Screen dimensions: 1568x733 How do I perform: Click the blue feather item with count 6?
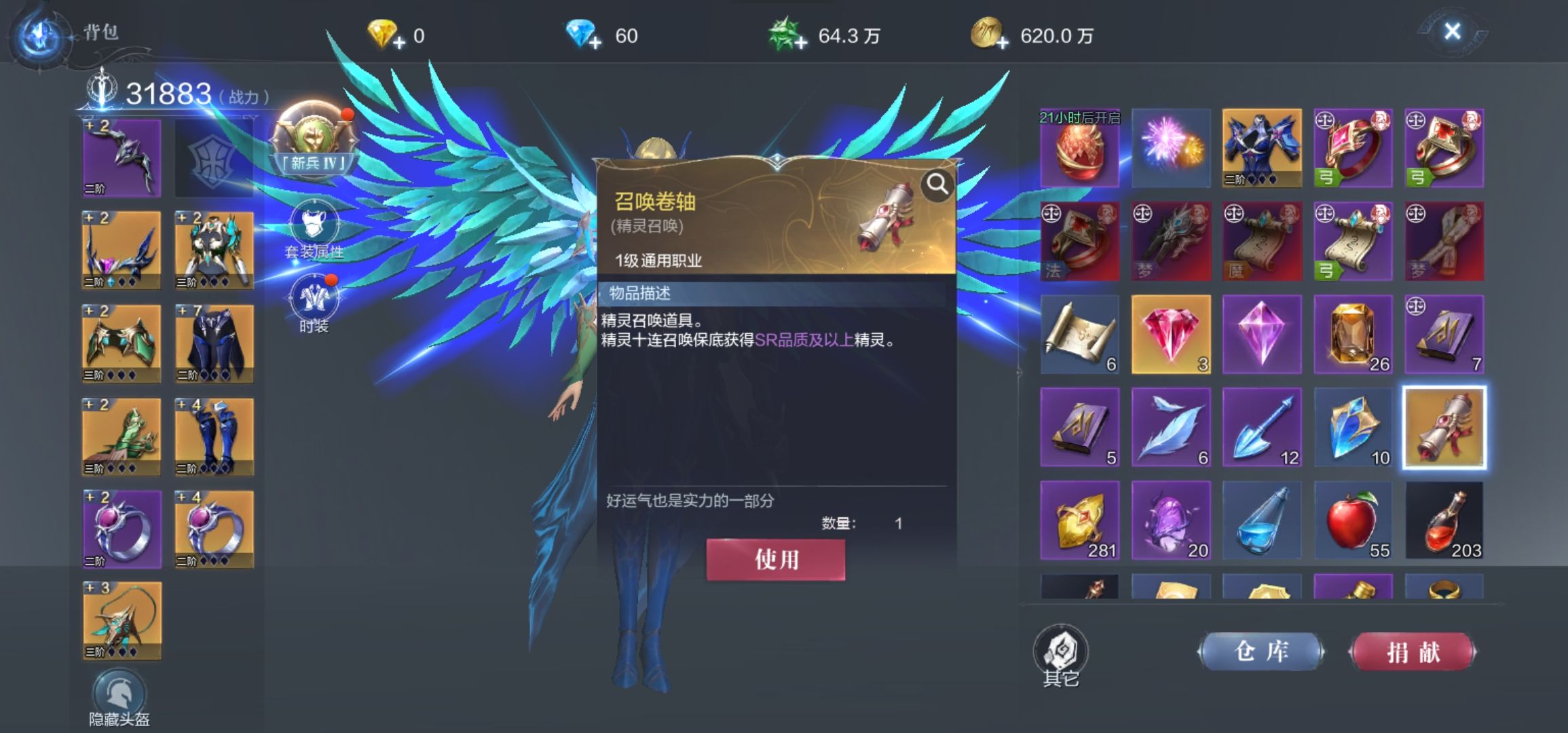pyautogui.click(x=1171, y=426)
